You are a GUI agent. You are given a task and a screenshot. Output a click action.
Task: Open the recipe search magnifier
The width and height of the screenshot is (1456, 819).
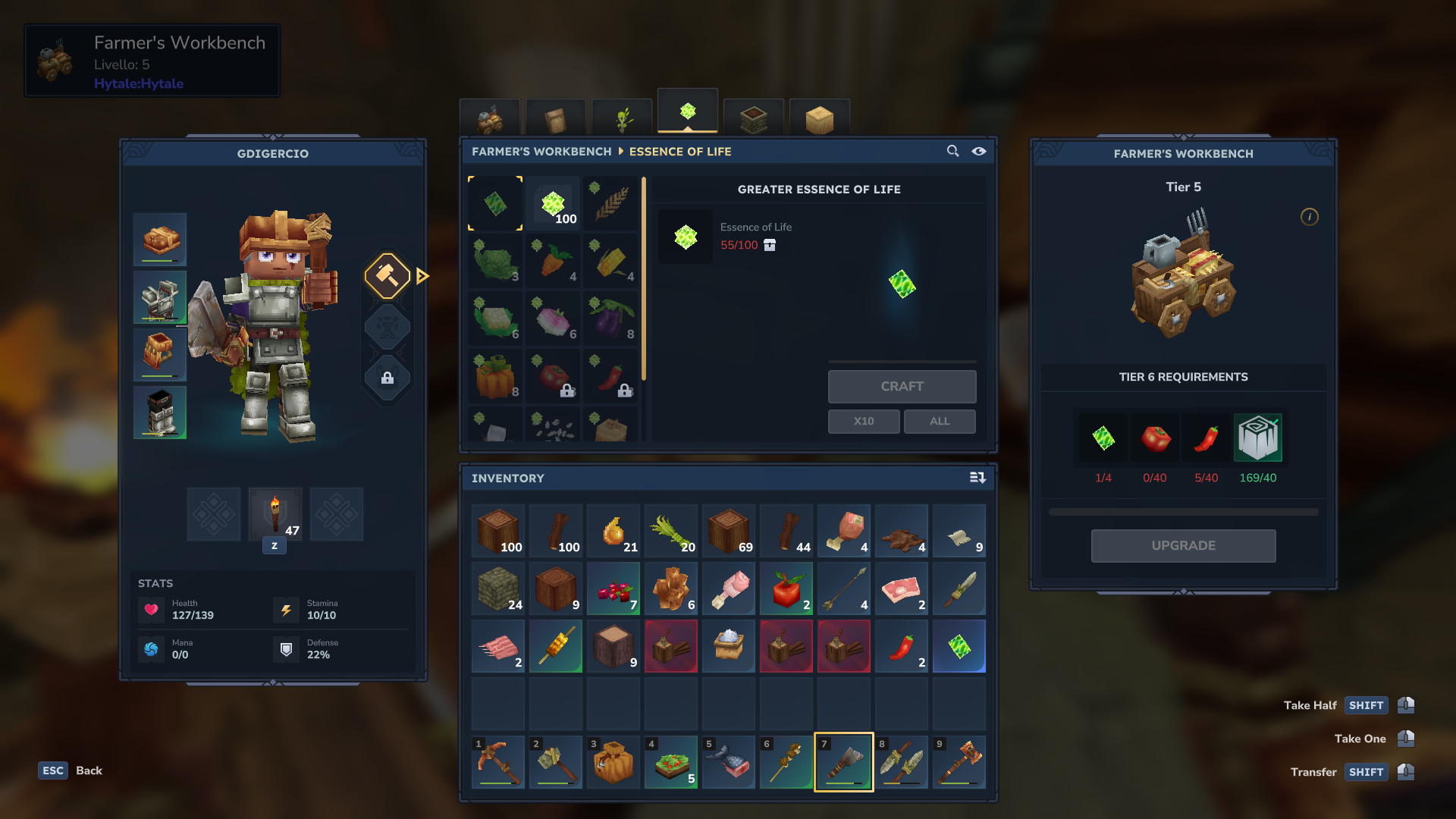pos(953,152)
